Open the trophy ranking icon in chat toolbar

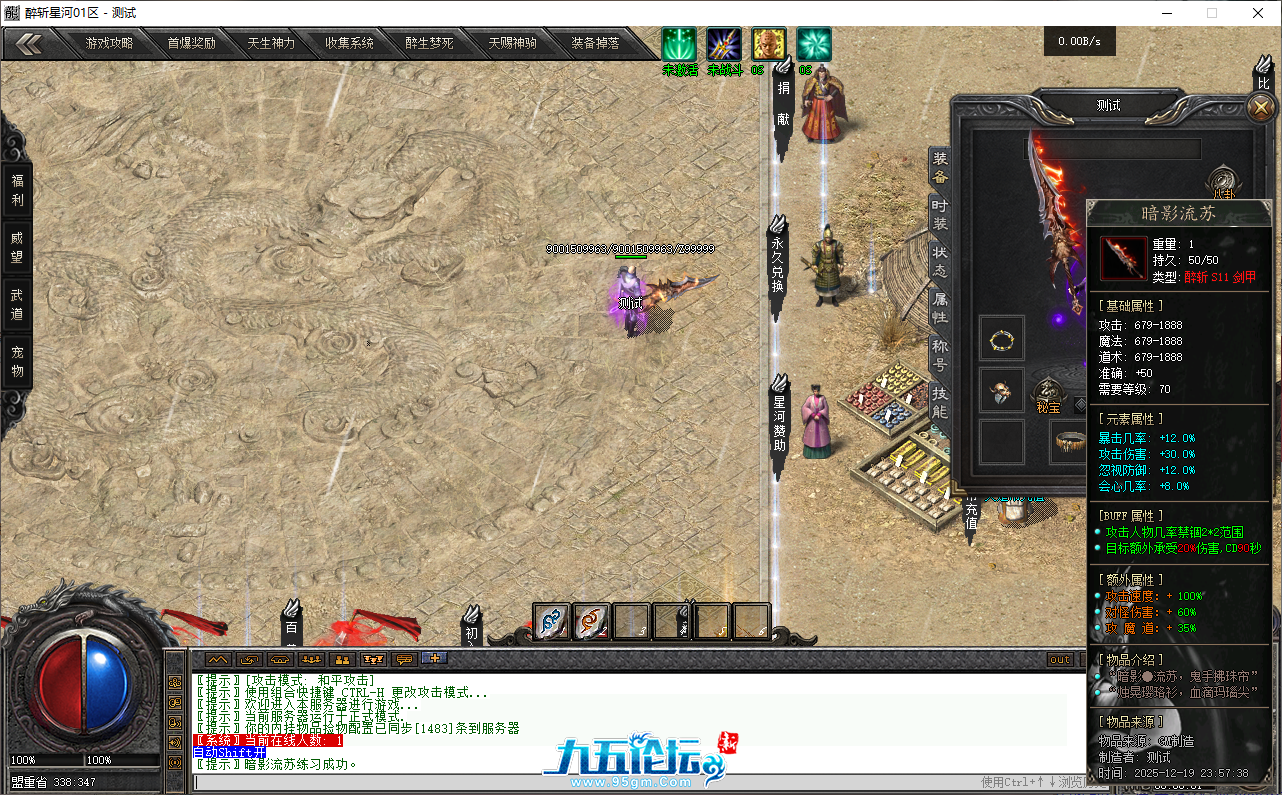372,659
